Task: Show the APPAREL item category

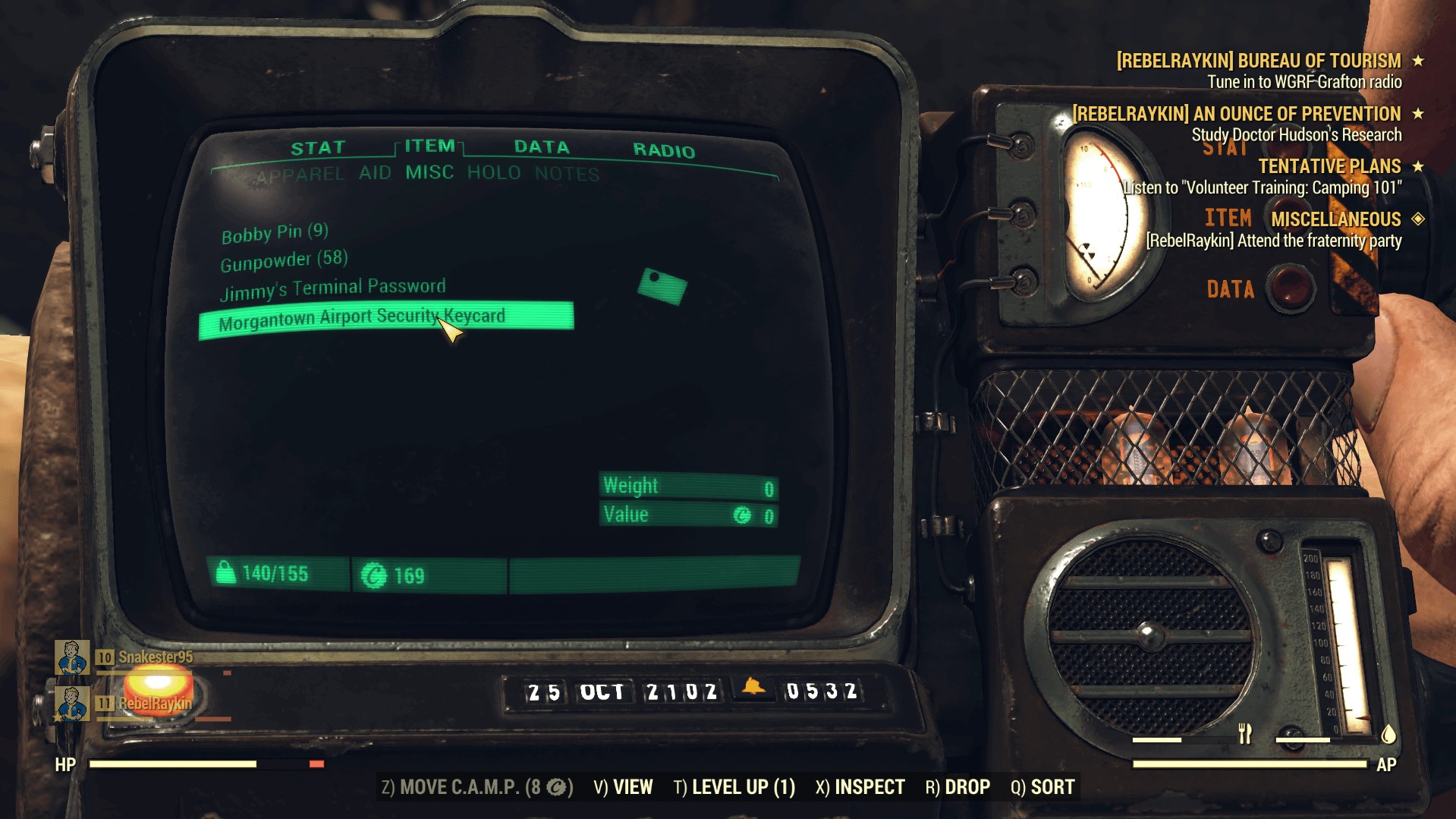Action: click(x=300, y=176)
